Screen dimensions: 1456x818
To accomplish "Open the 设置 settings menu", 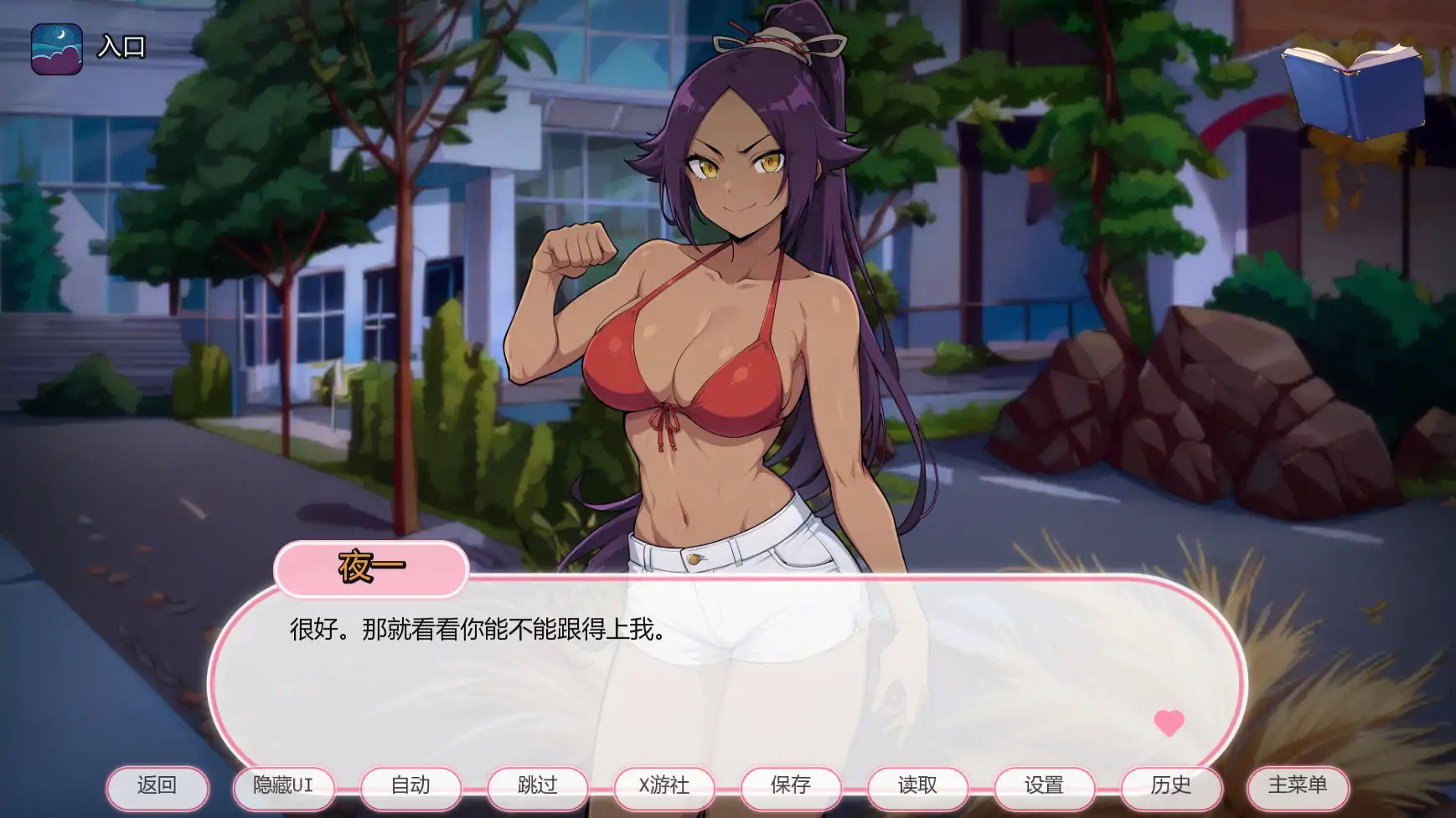I will (x=1044, y=787).
